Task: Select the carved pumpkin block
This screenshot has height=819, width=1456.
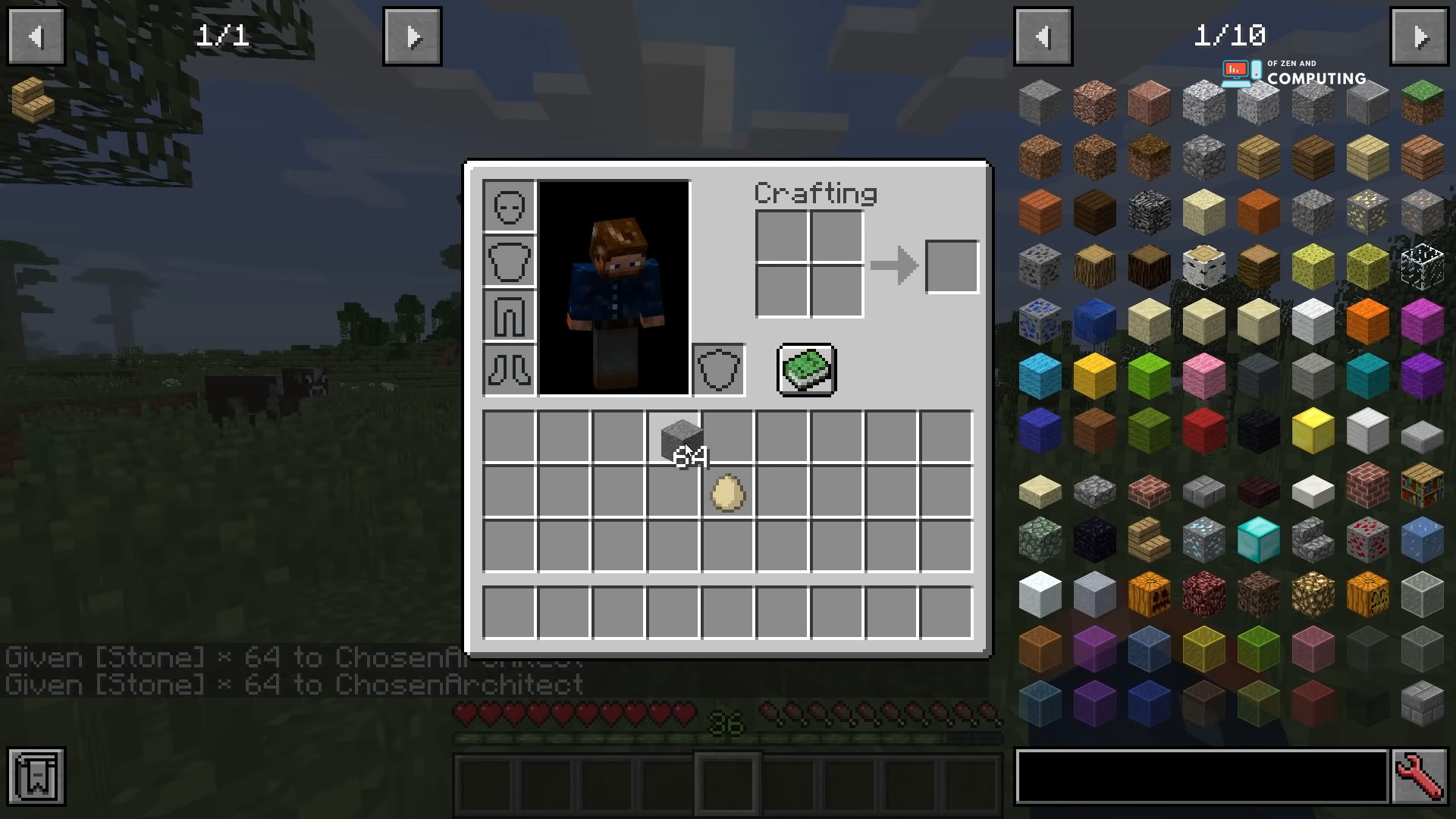Action: [1150, 595]
